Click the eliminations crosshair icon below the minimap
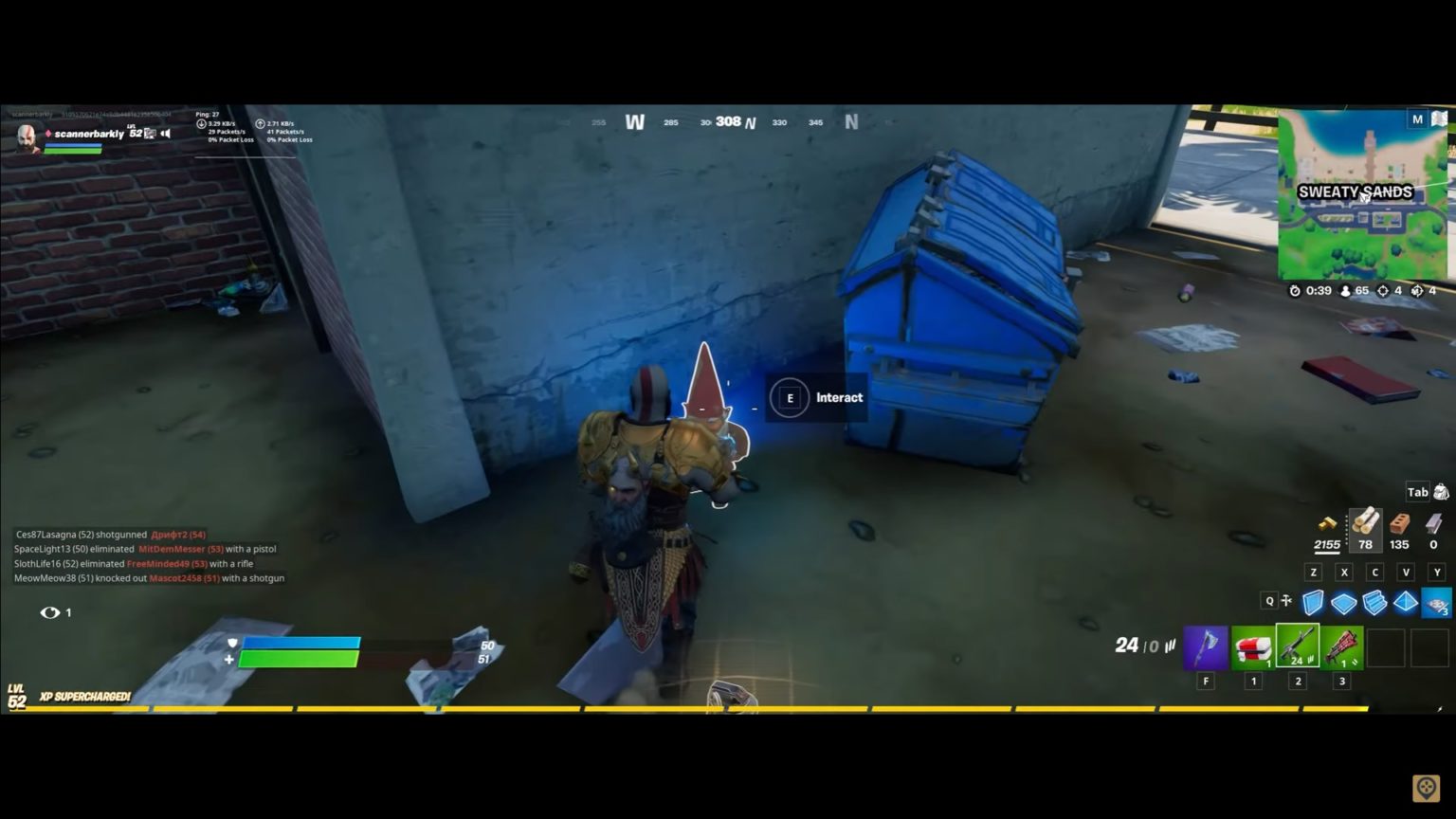The height and width of the screenshot is (819, 1456). [x=1383, y=291]
